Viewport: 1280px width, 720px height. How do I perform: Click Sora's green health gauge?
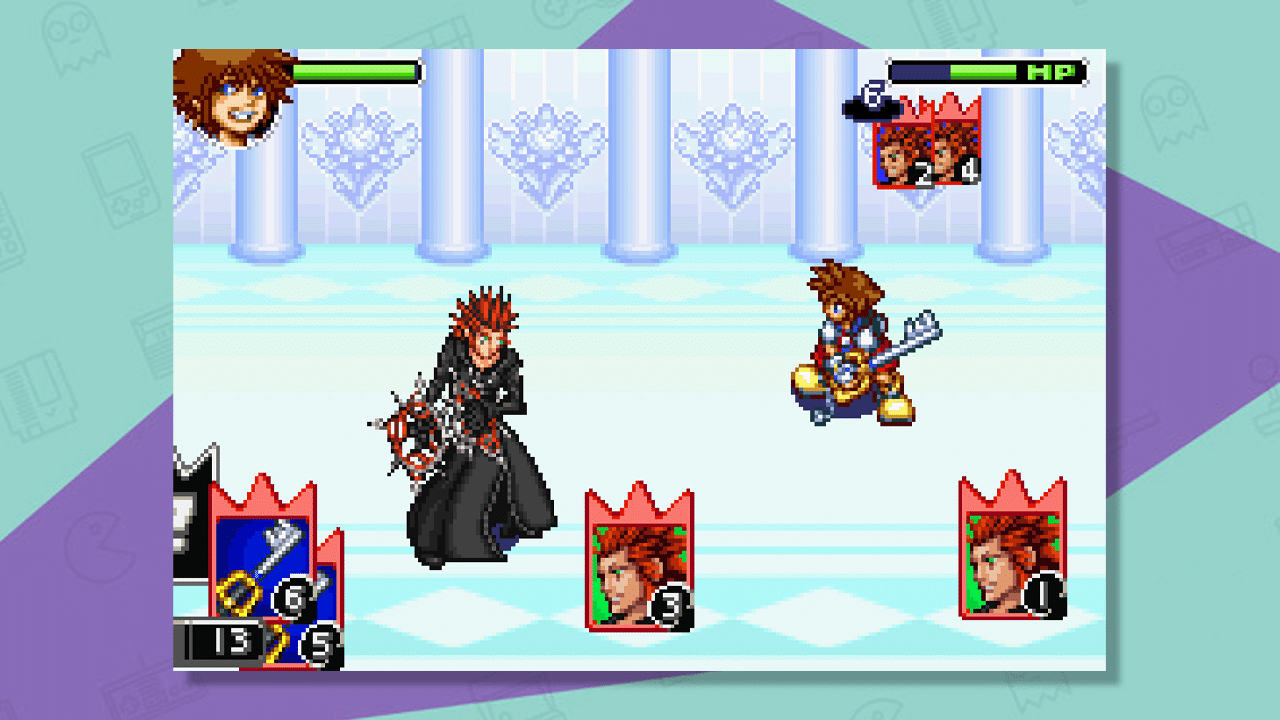pos(355,72)
